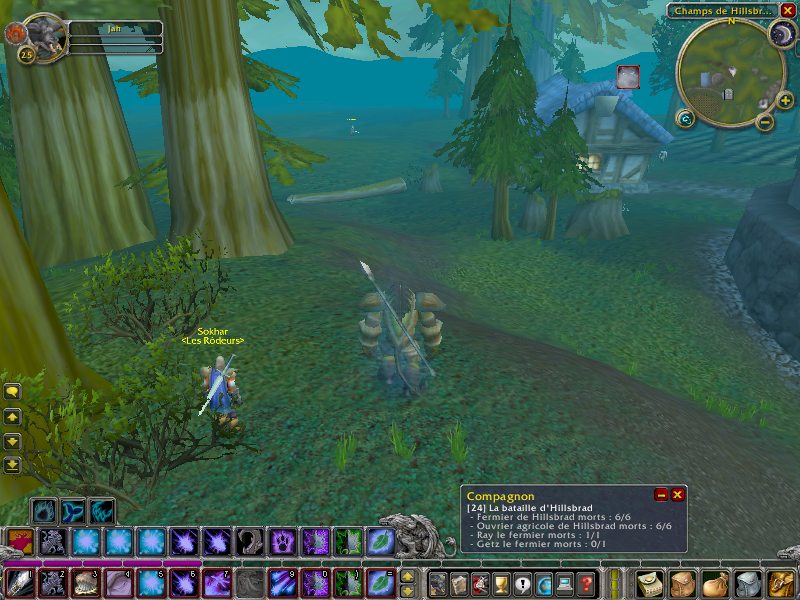Image resolution: width=800 pixels, height=600 pixels.
Task: Click the circular minimap
Action: (x=730, y=72)
